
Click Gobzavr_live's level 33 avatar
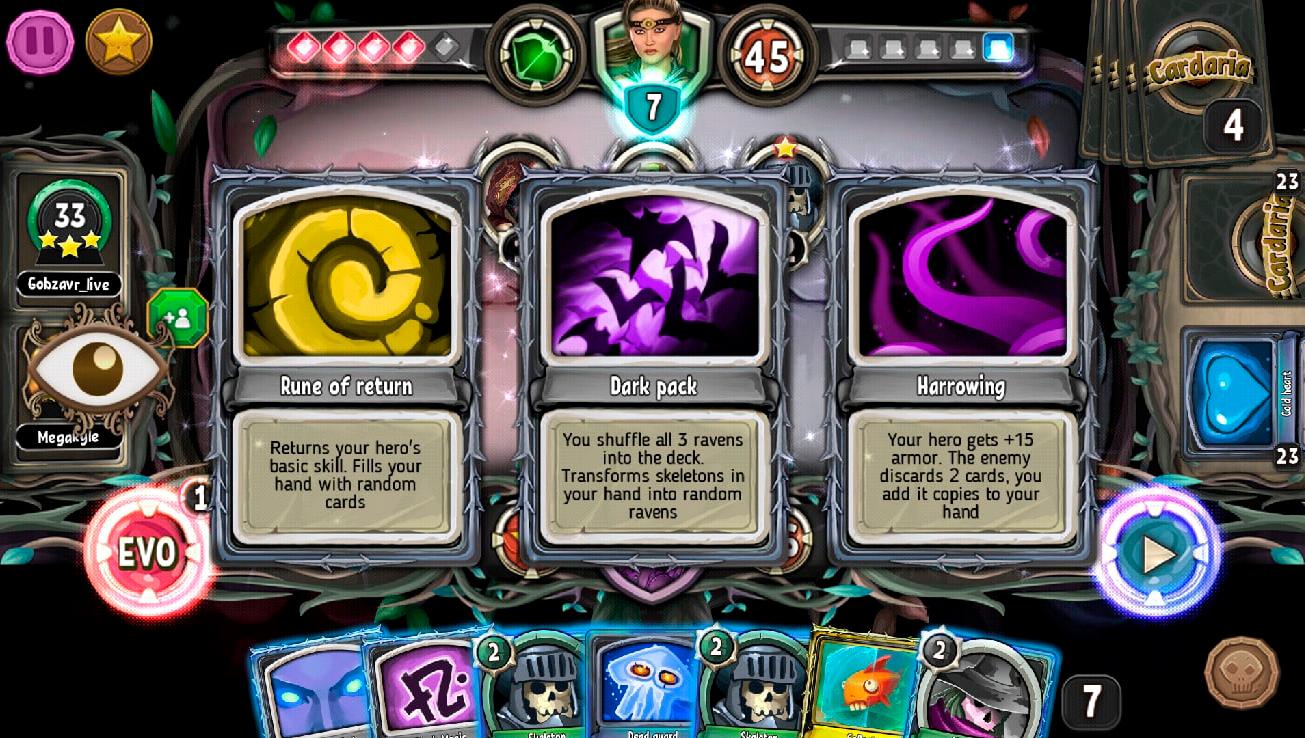(68, 225)
